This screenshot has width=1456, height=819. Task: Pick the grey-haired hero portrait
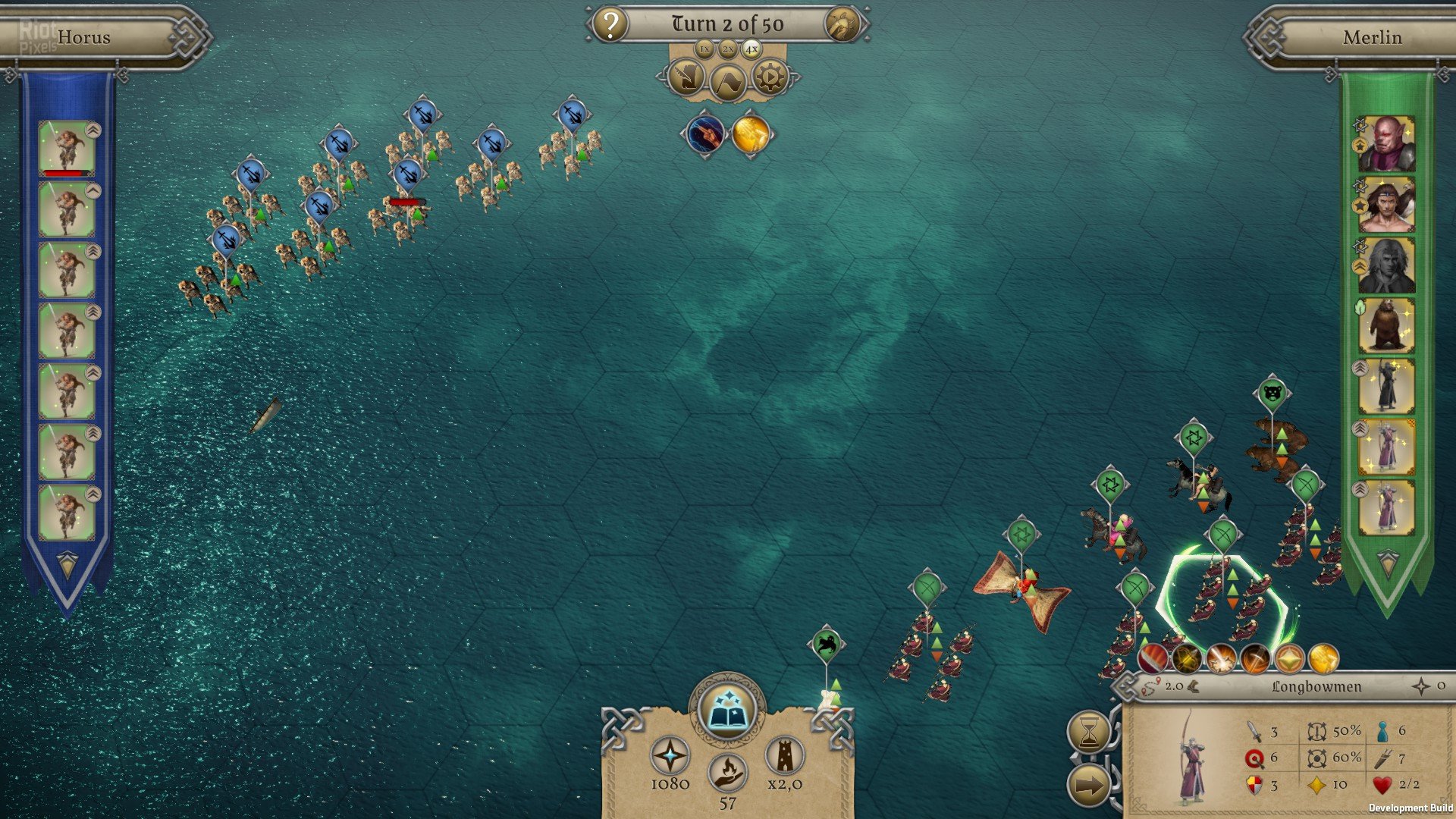(1386, 265)
